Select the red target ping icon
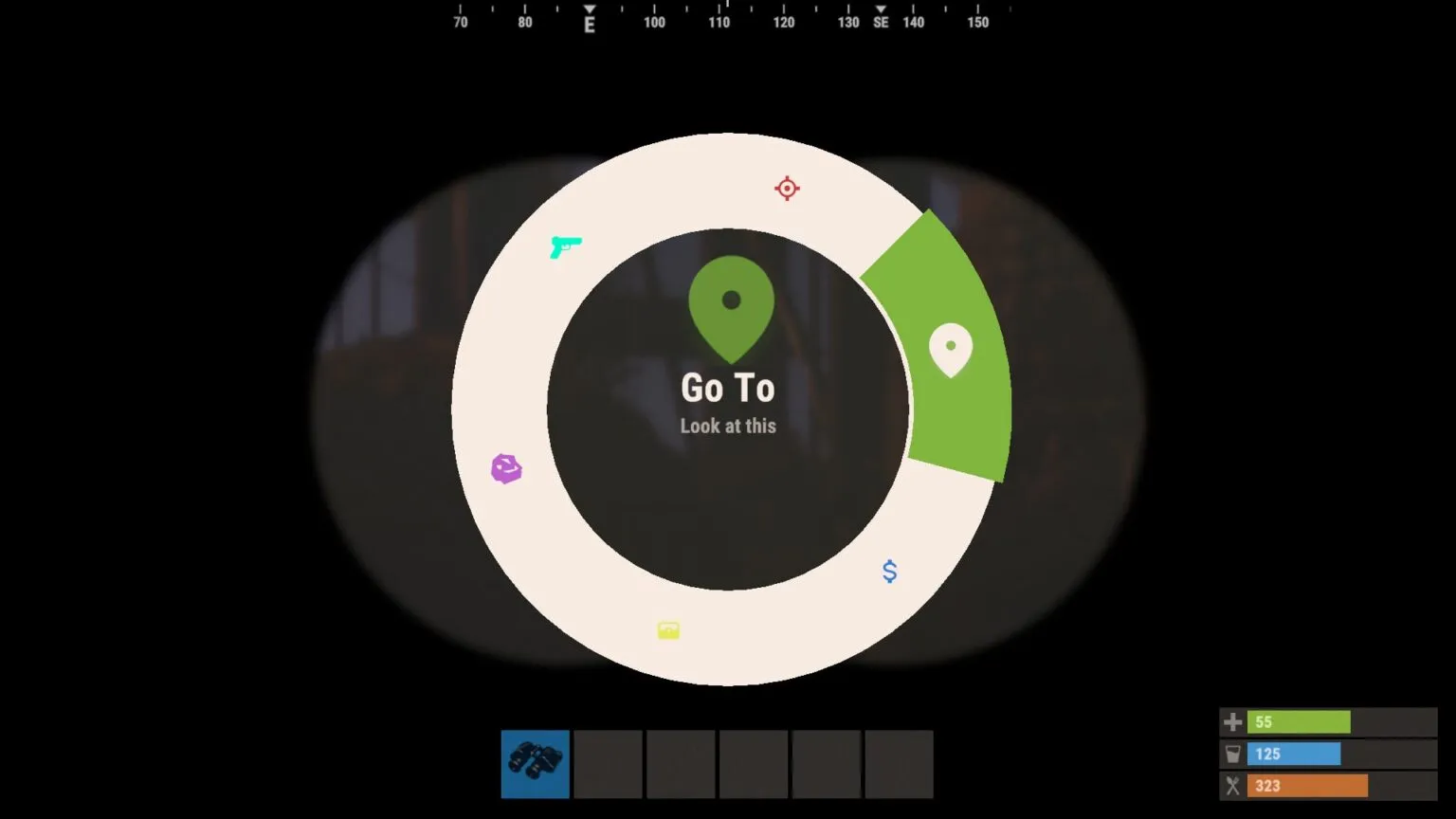 click(787, 188)
